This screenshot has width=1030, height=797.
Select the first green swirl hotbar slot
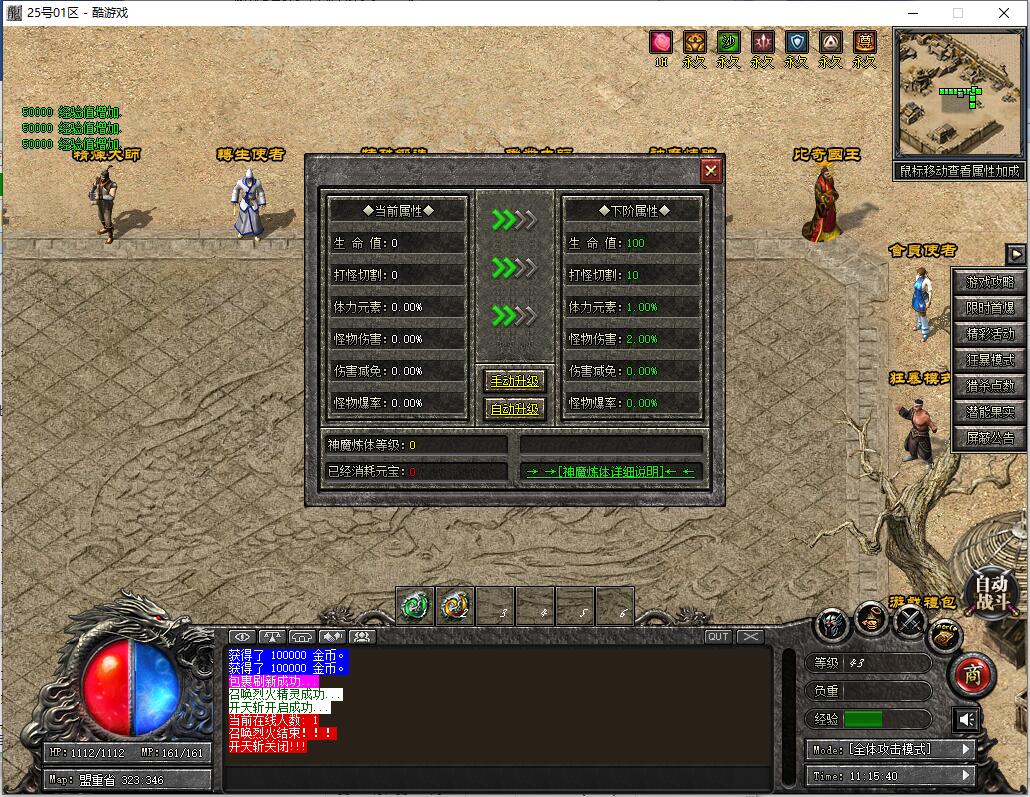415,604
